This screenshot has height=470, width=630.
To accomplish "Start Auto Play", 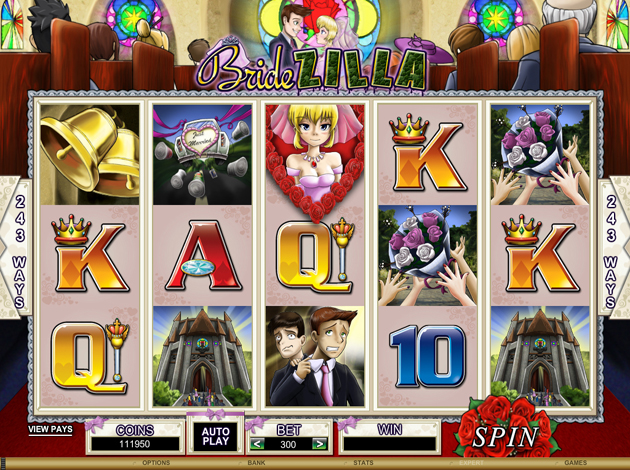I will [x=216, y=437].
